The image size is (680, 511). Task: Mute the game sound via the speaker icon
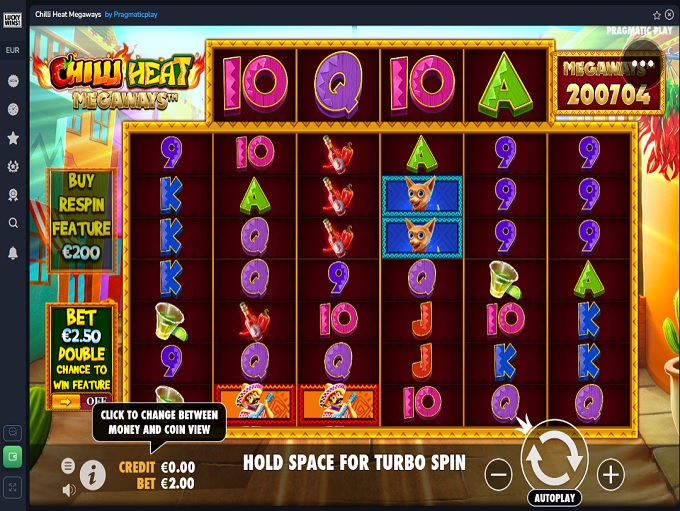[68, 490]
